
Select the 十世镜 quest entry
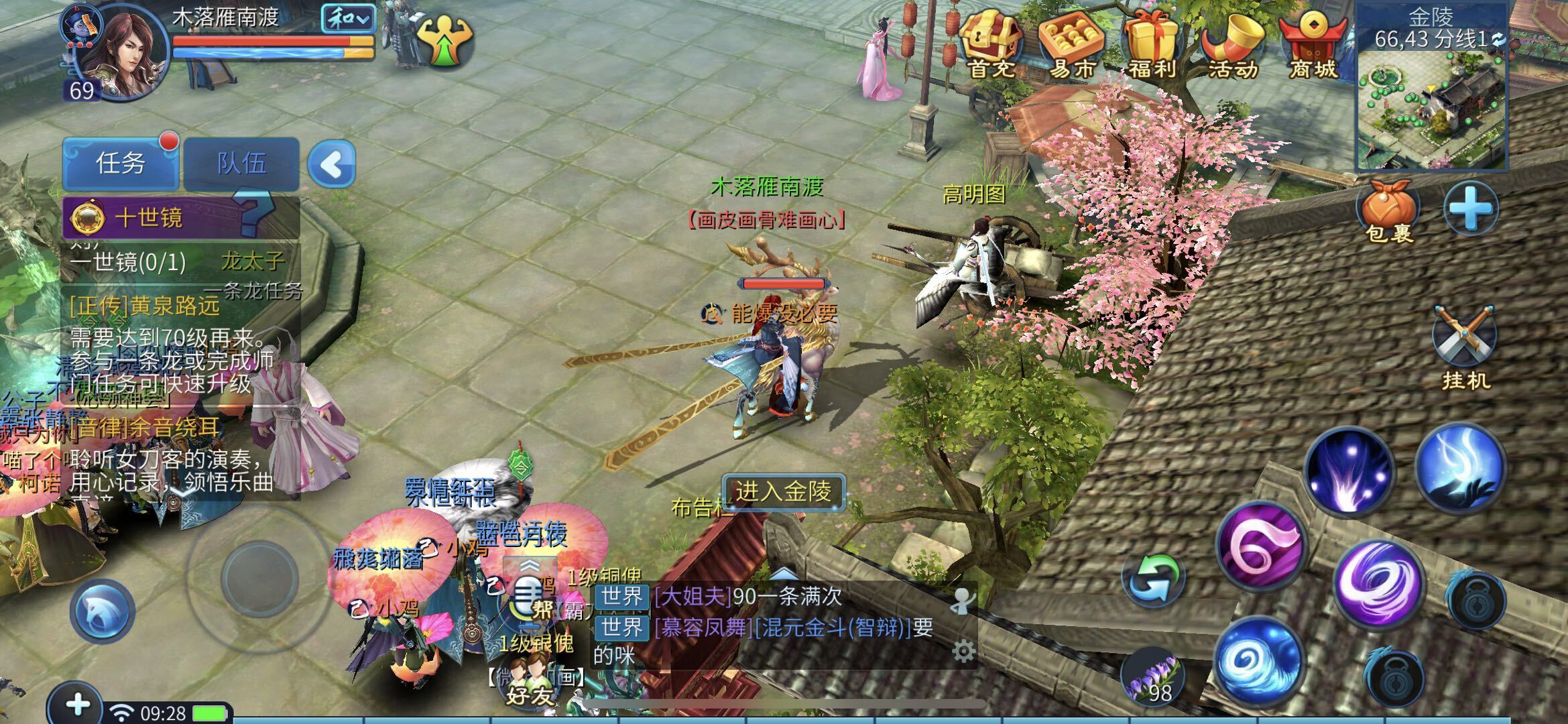[x=147, y=218]
